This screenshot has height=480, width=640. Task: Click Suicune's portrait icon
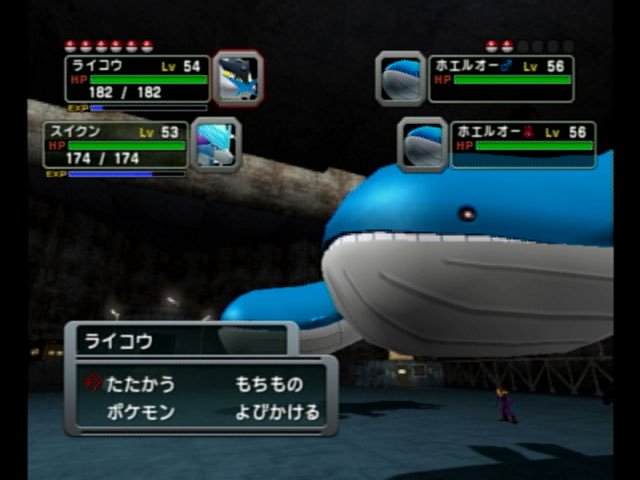coord(215,144)
